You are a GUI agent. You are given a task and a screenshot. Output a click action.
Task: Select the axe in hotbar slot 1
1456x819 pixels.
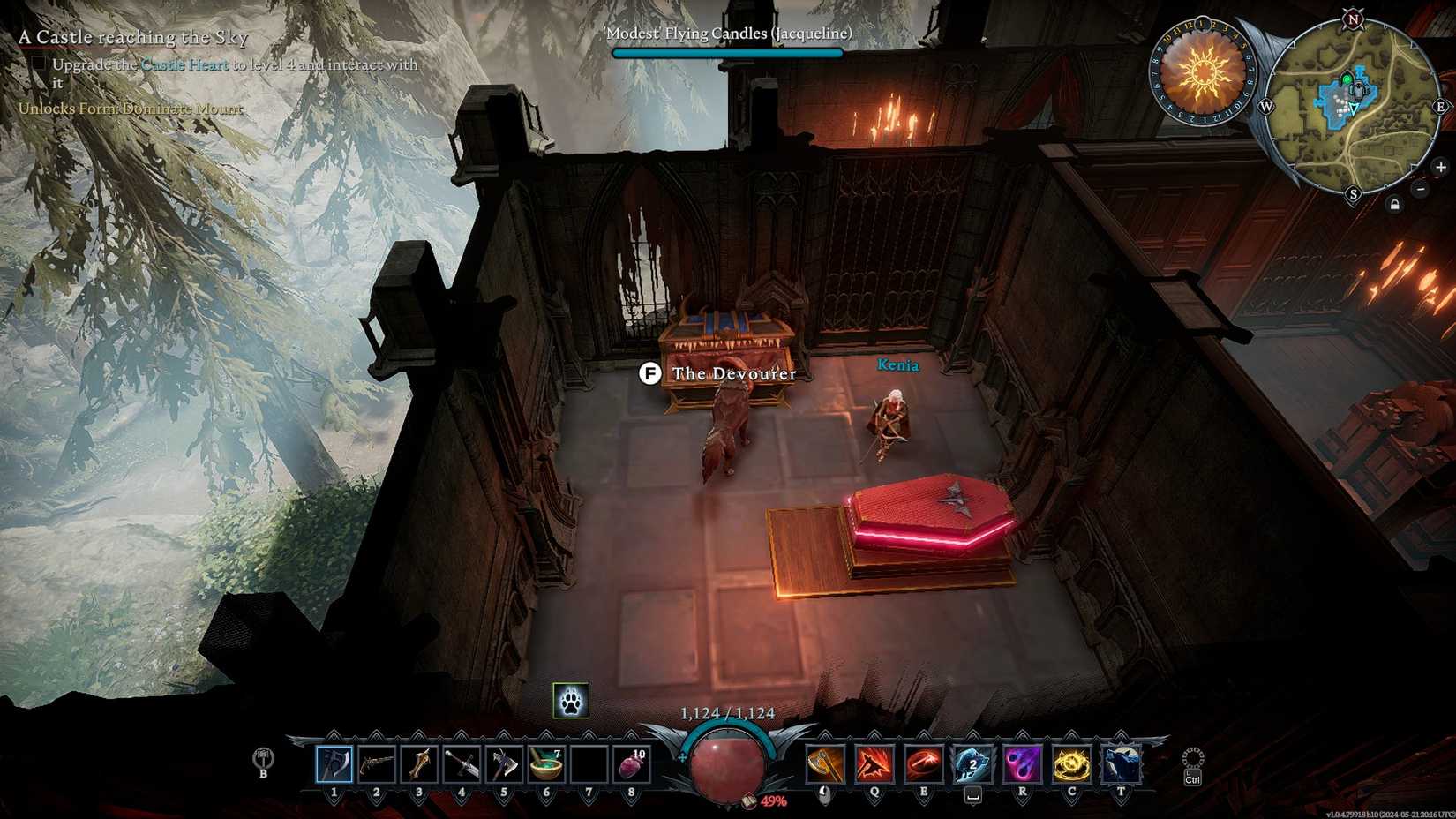(x=334, y=764)
